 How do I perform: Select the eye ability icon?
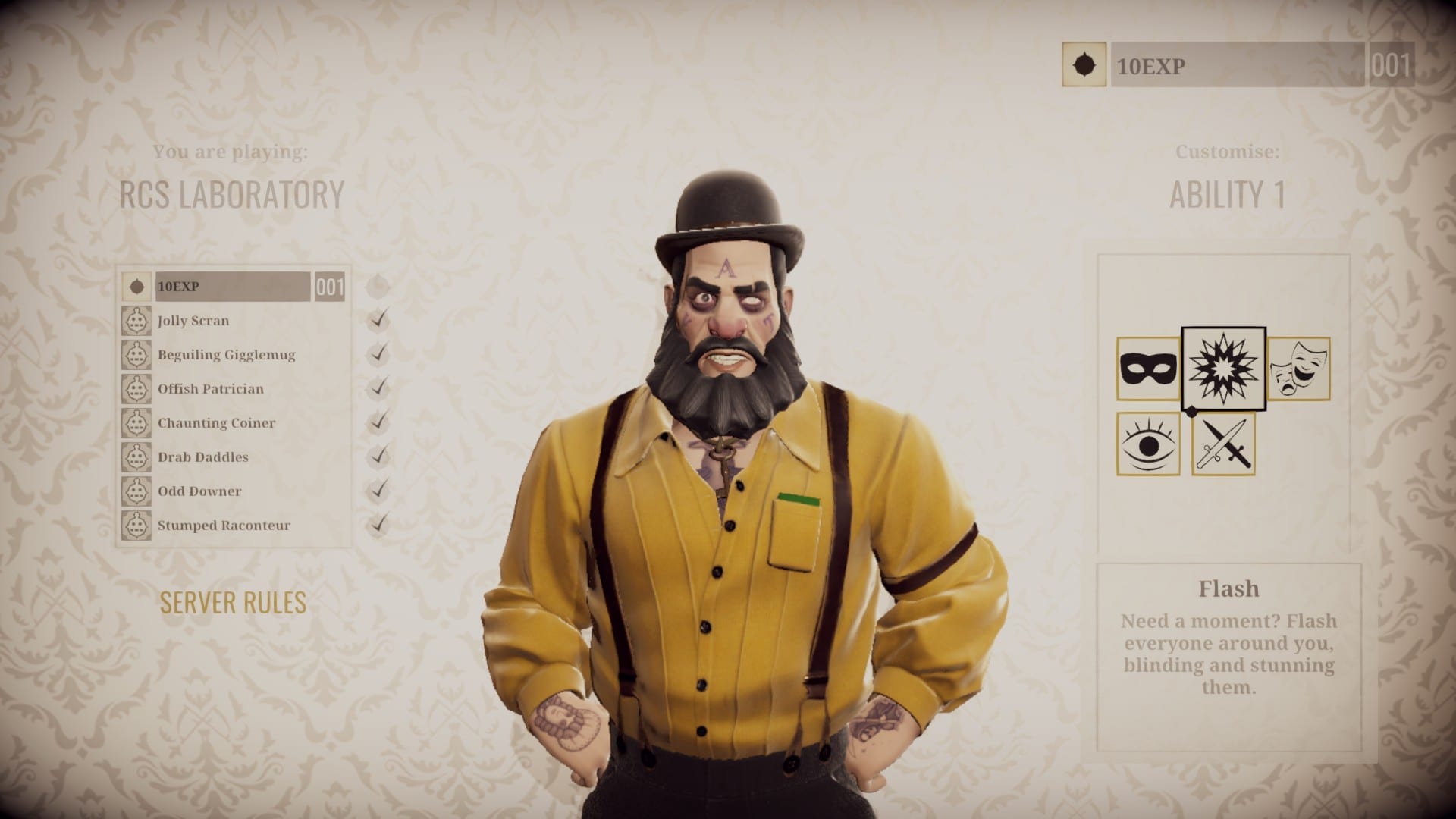[1147, 444]
